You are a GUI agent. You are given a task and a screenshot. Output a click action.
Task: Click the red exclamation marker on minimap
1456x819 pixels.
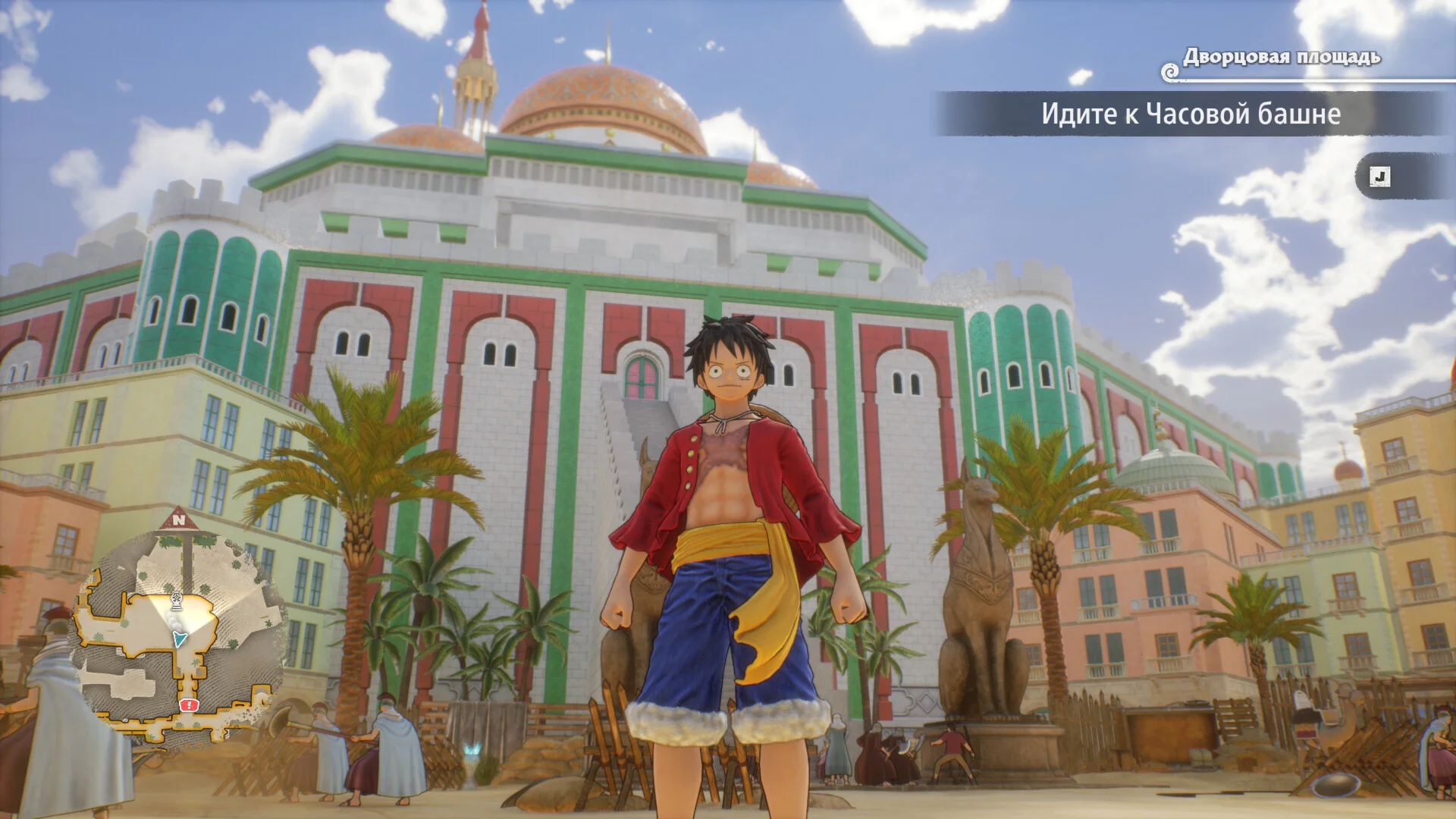187,706
